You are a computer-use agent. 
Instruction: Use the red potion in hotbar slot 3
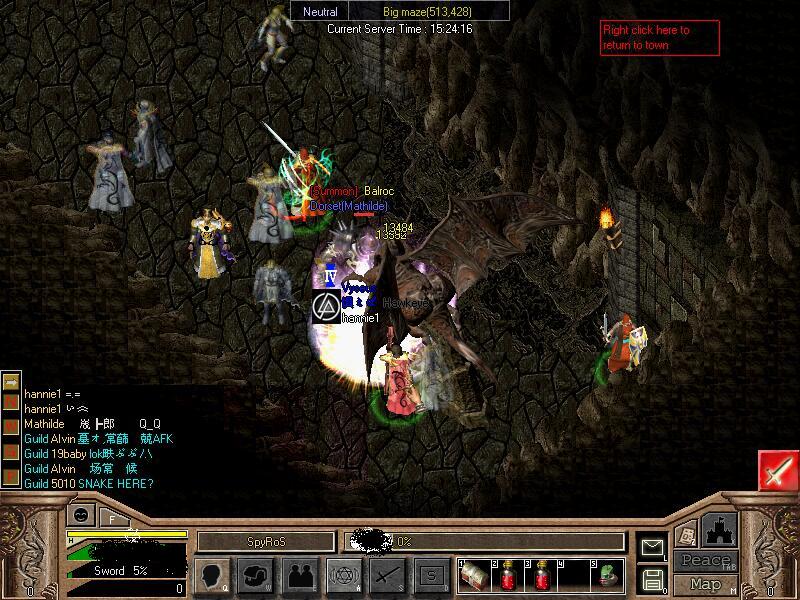[x=542, y=575]
